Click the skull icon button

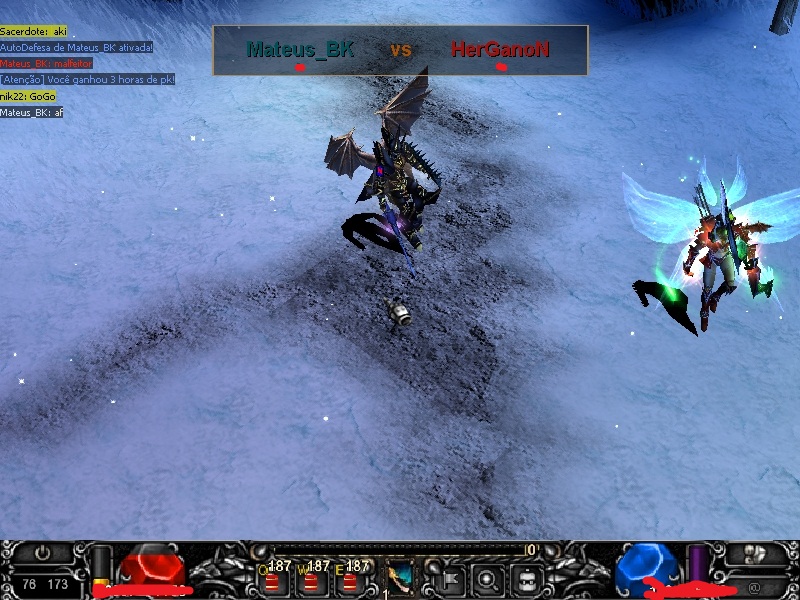click(756, 553)
